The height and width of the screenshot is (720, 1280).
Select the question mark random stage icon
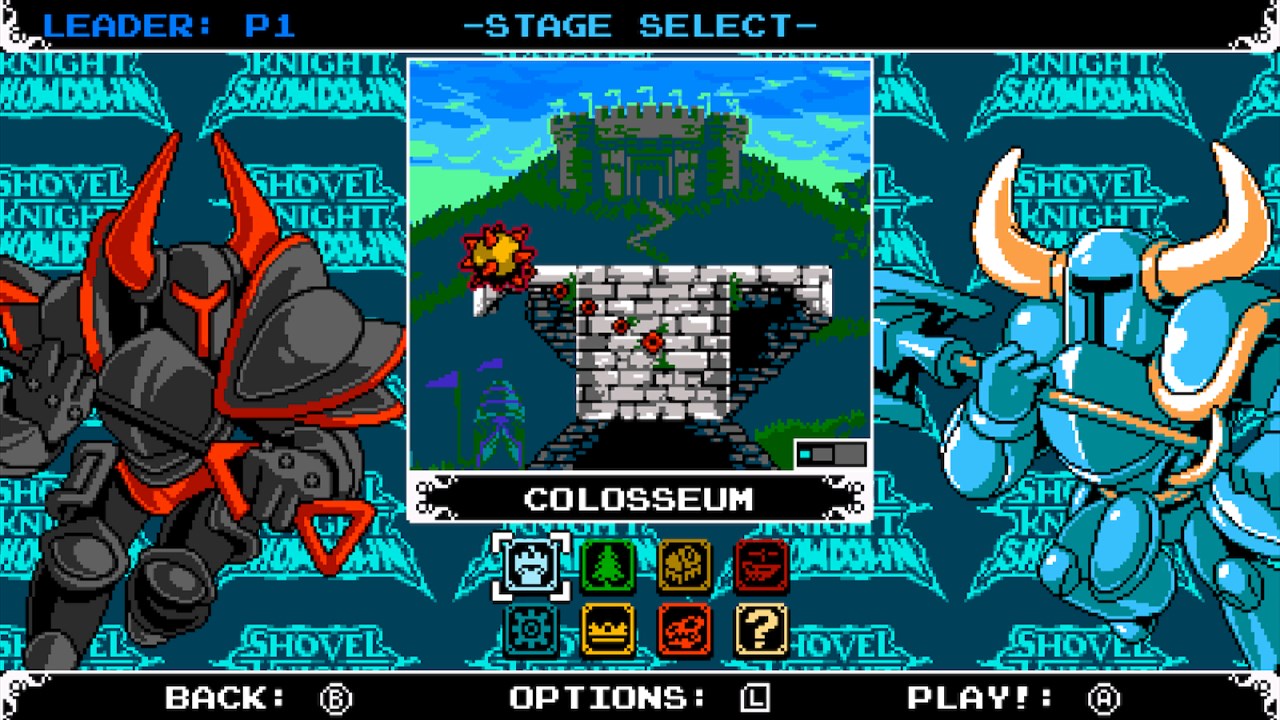tap(762, 630)
